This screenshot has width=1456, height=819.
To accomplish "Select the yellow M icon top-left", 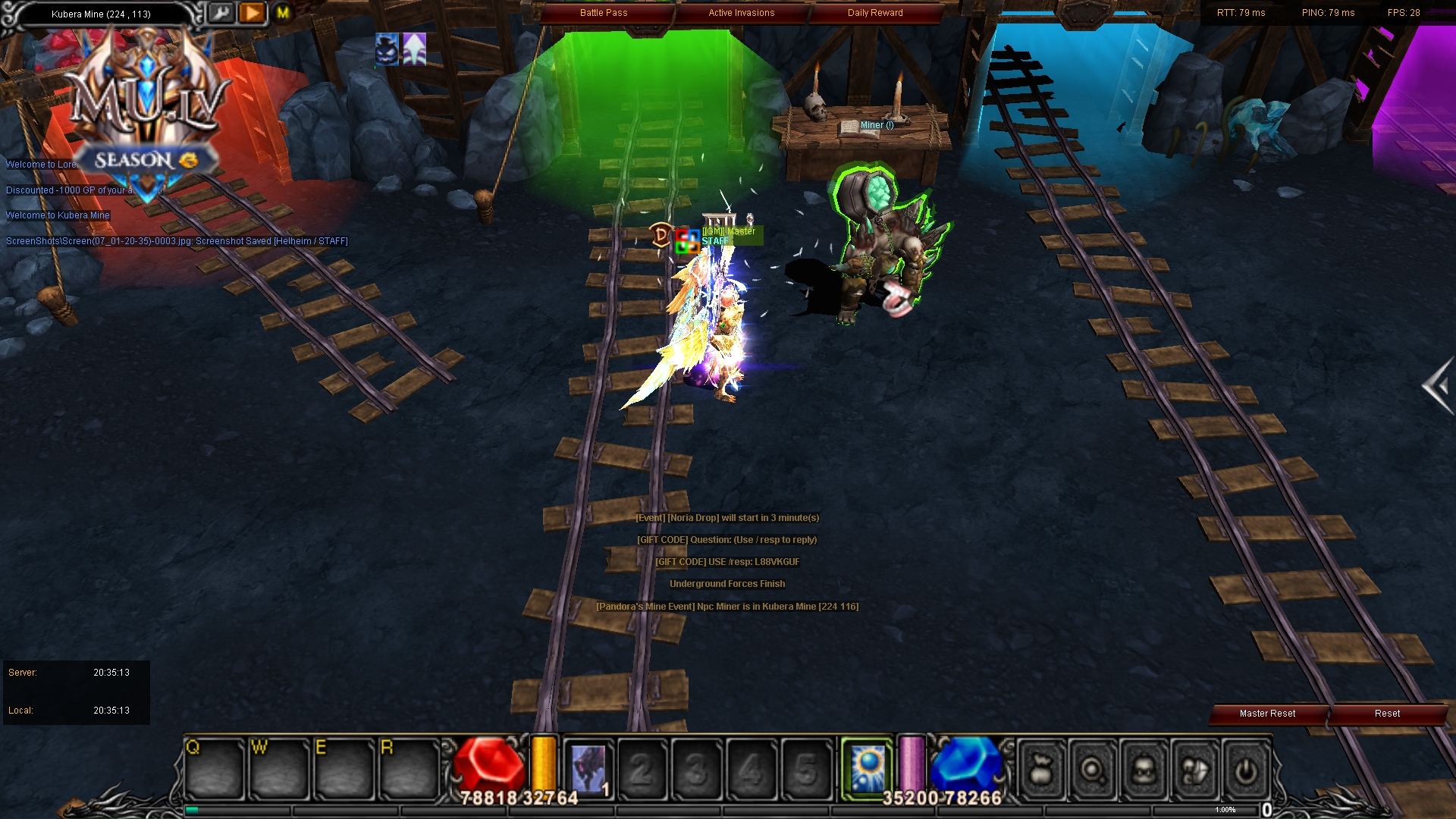I will (x=281, y=13).
